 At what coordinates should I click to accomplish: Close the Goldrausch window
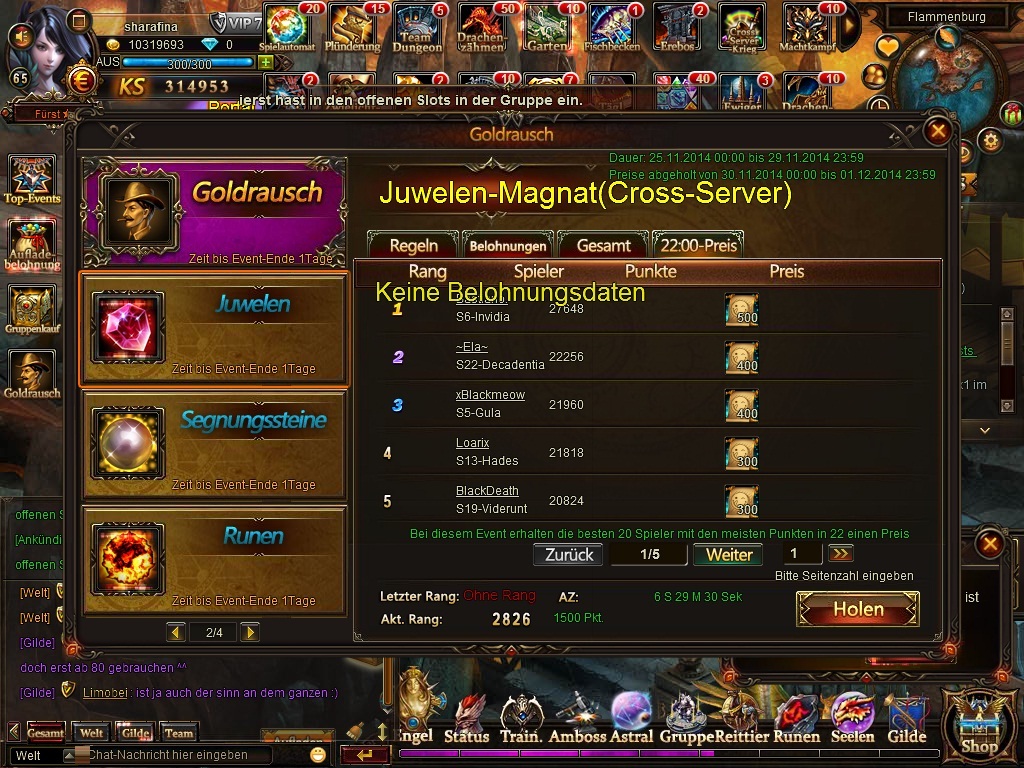coord(937,131)
